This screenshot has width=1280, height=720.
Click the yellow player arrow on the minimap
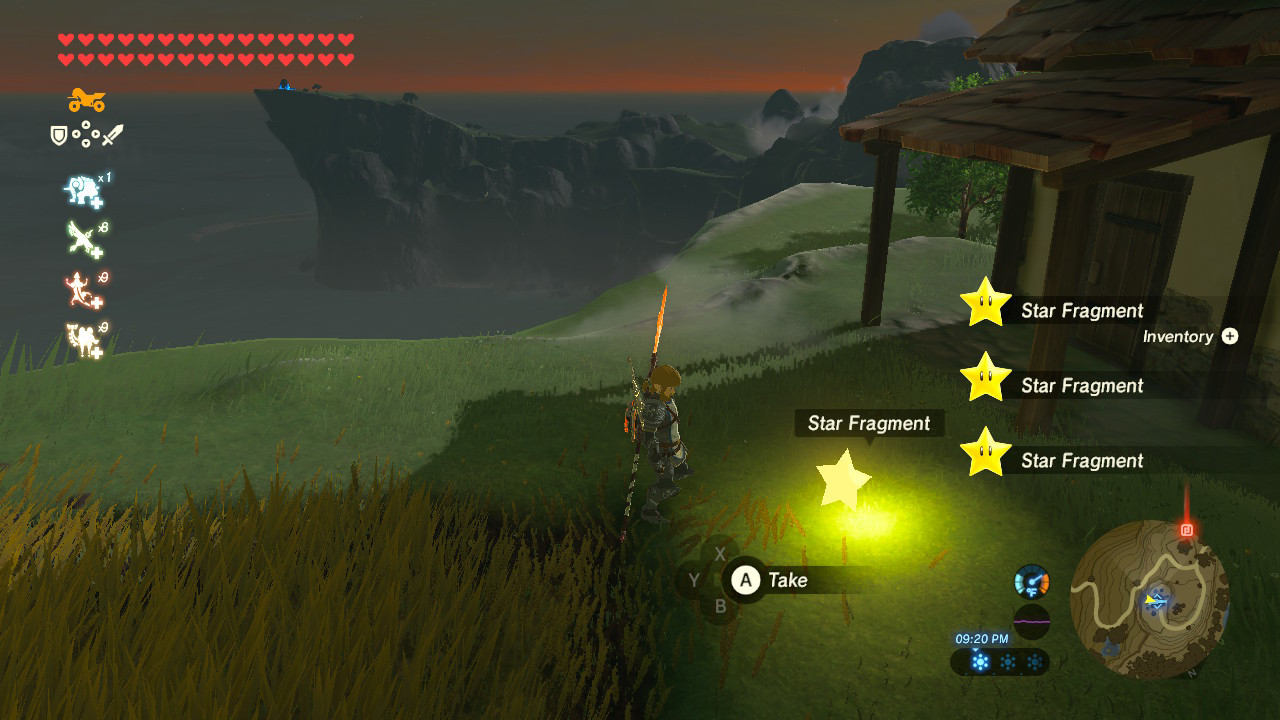(x=1148, y=601)
